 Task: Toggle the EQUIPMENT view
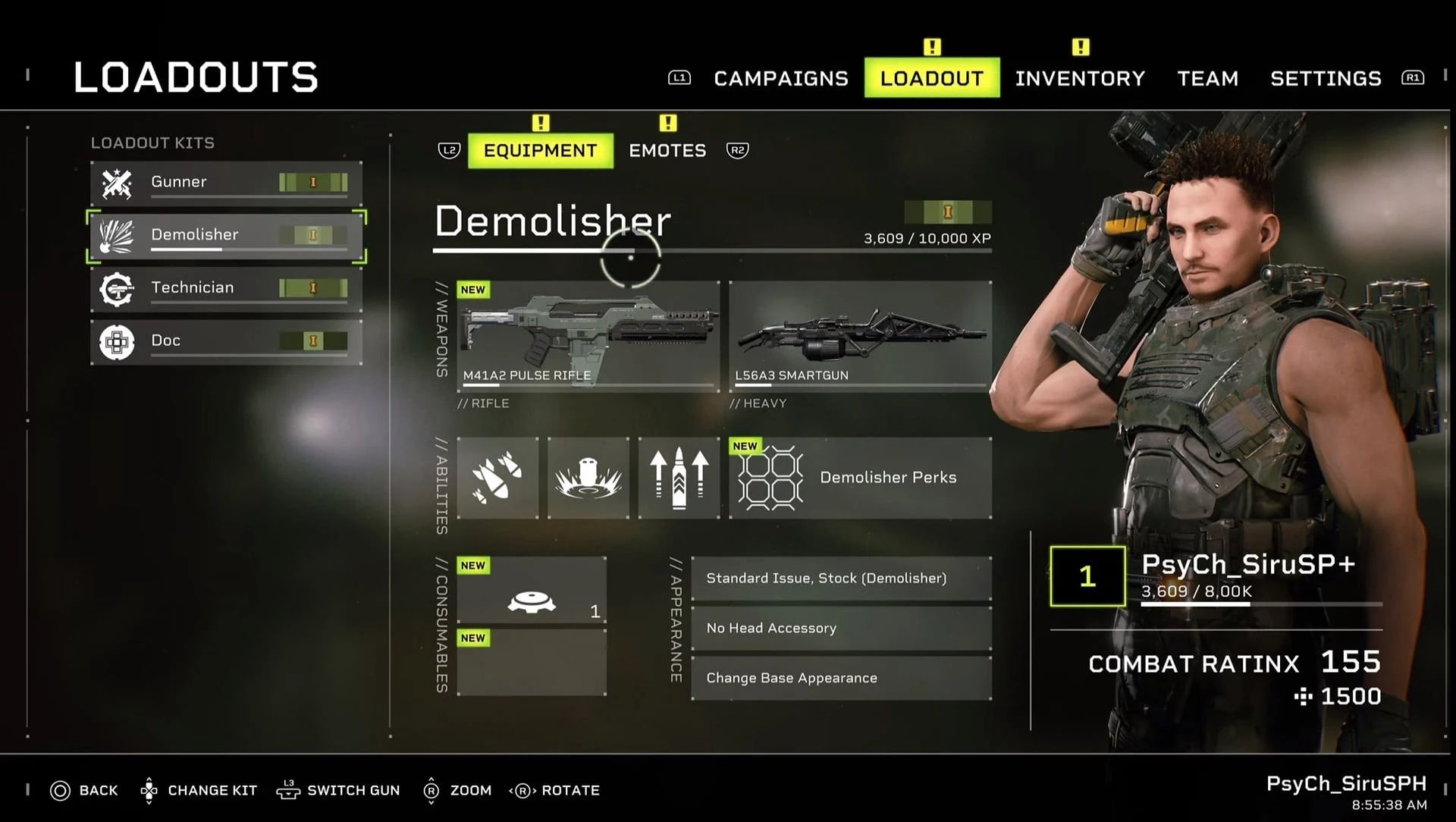540,150
